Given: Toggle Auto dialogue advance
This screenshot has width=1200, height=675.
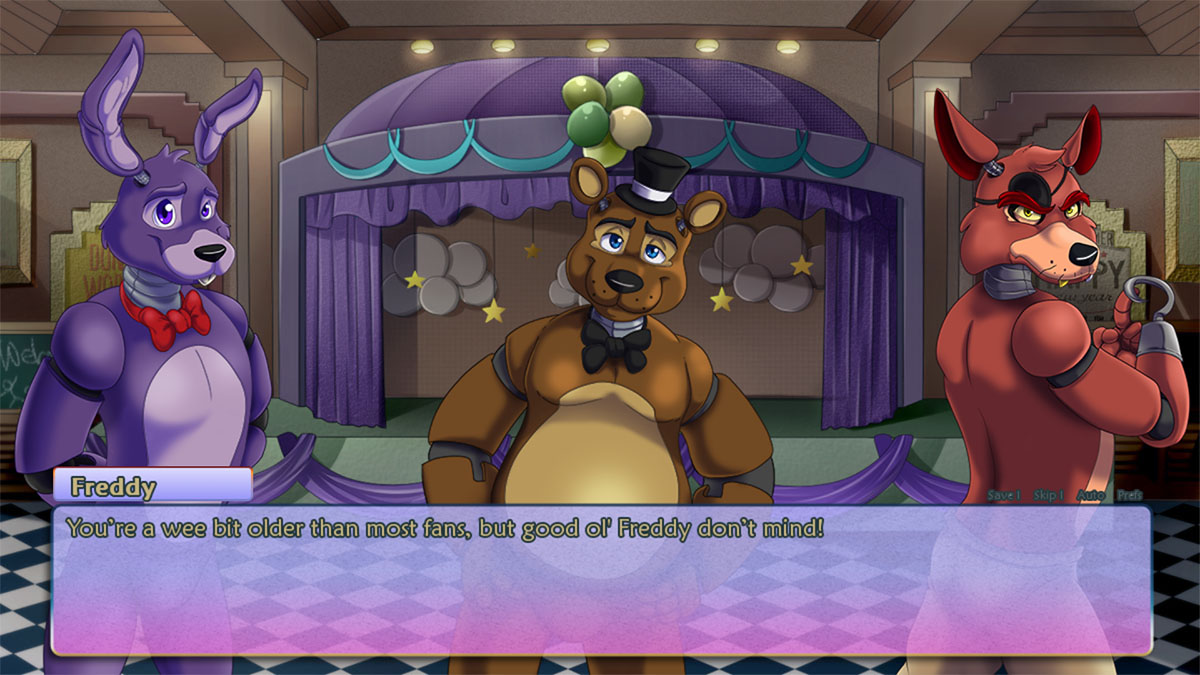Looking at the screenshot, I should tap(1090, 495).
